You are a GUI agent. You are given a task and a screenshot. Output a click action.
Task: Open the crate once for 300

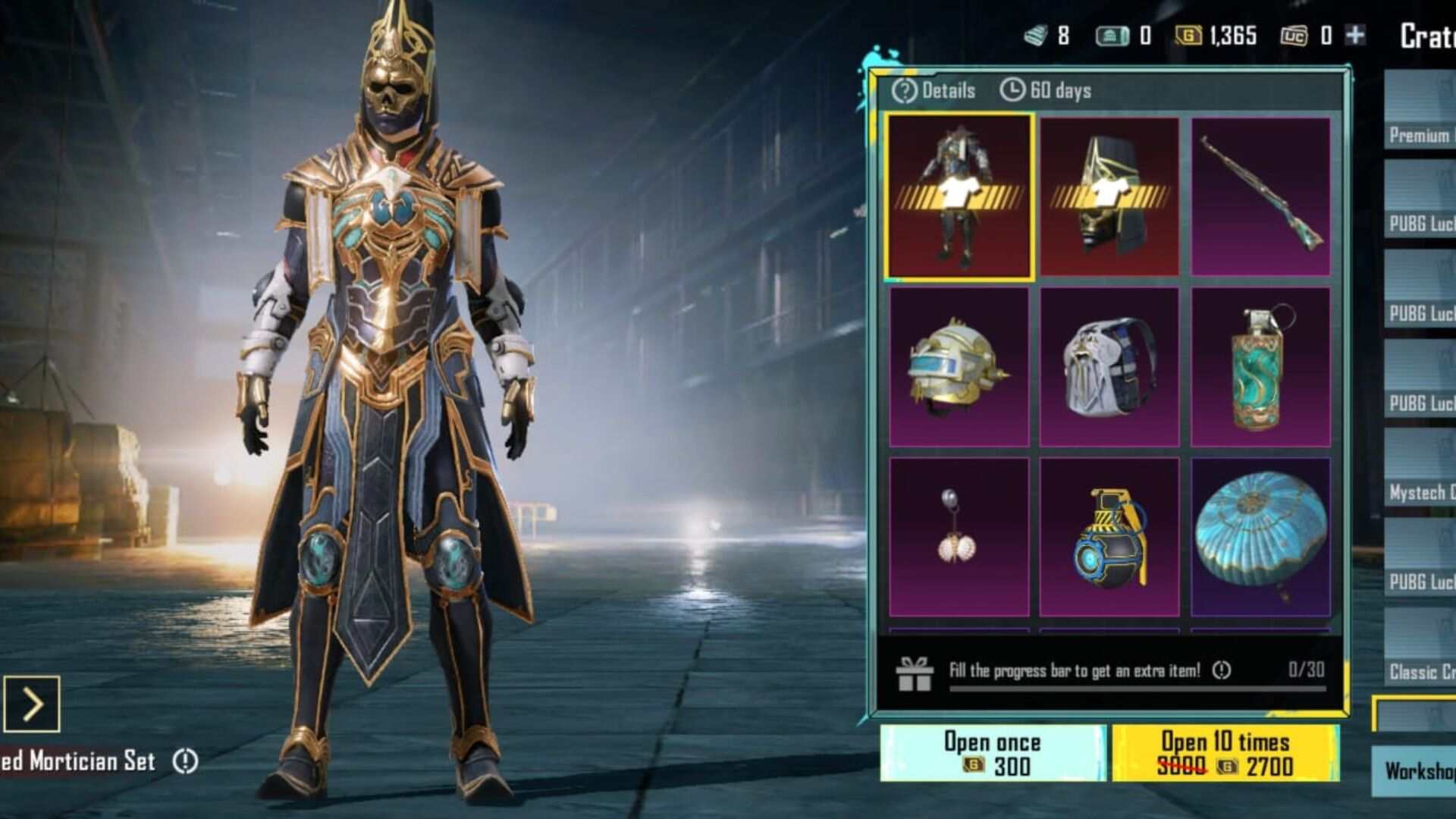(992, 753)
